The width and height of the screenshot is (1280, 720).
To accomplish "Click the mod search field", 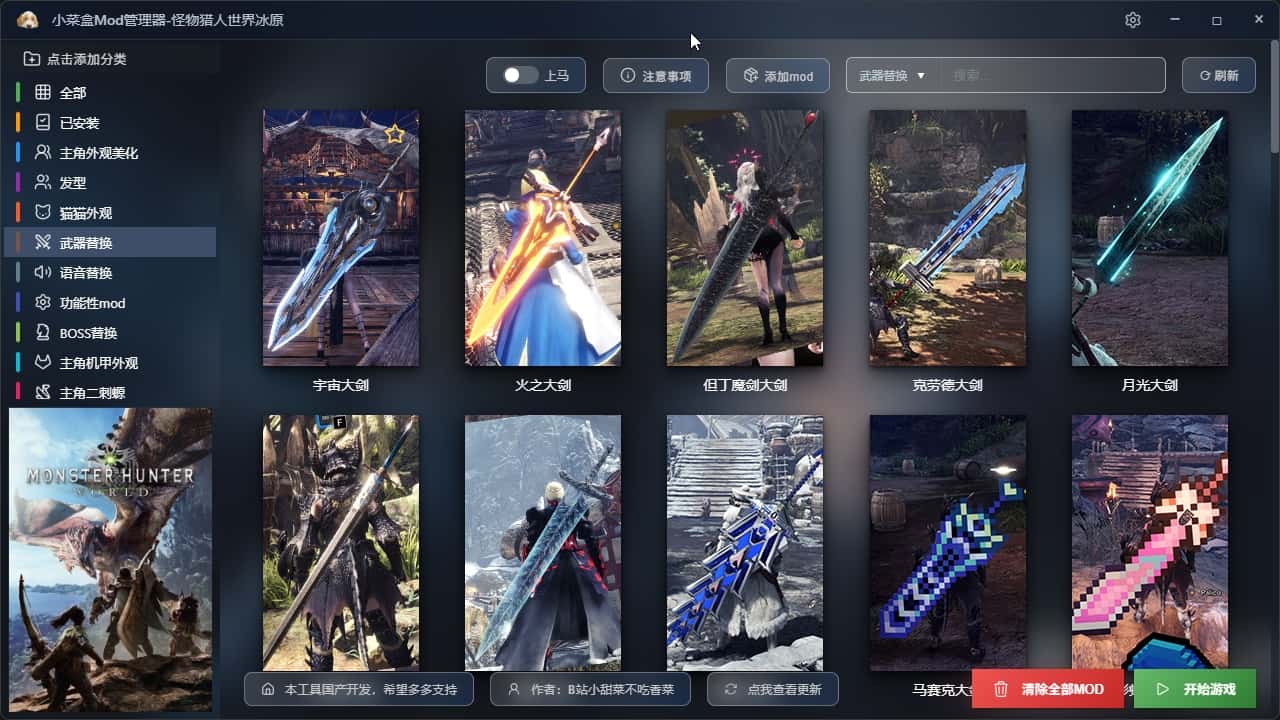I will [1052, 75].
